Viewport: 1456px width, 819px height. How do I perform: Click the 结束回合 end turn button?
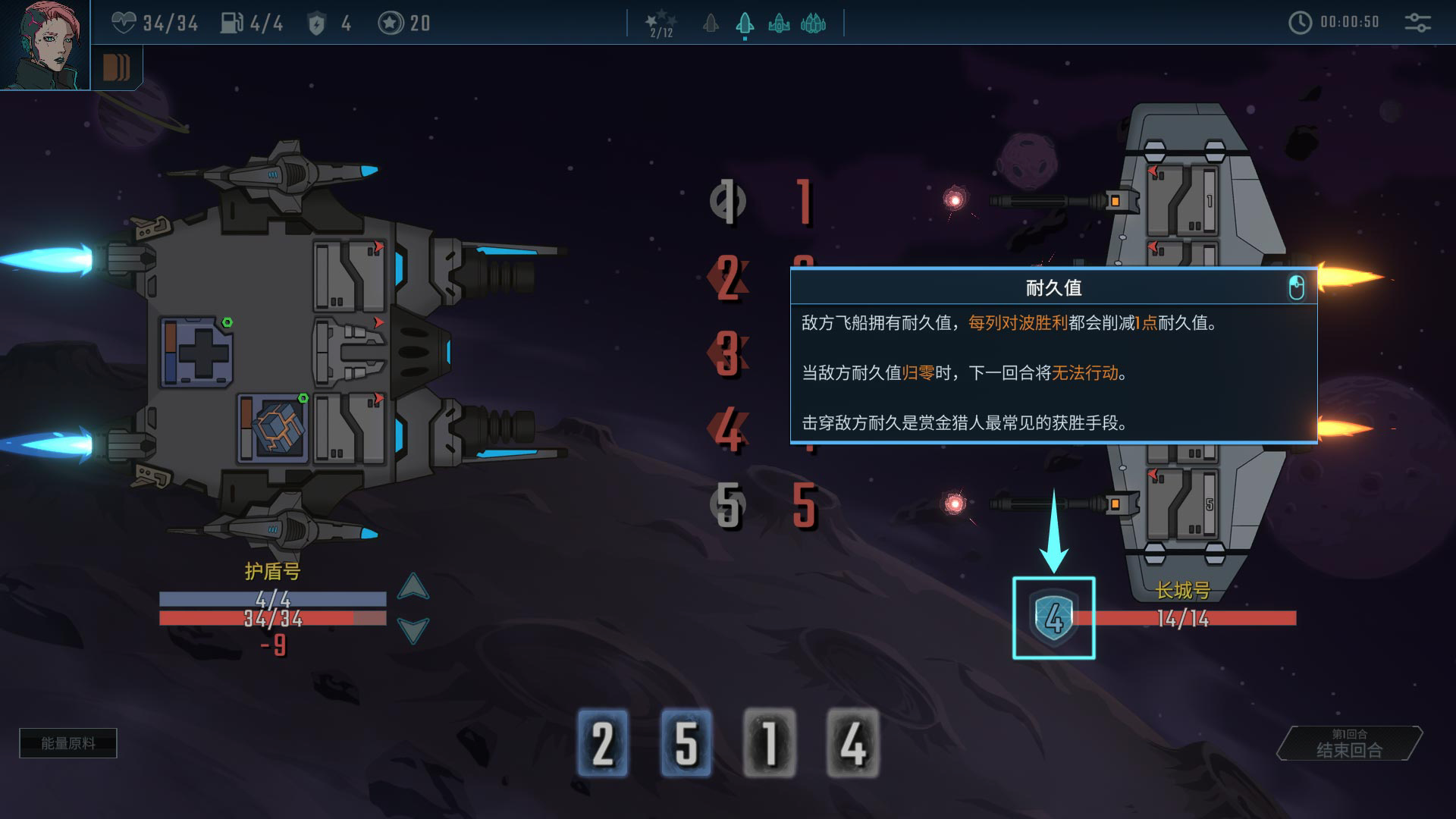tap(1349, 744)
